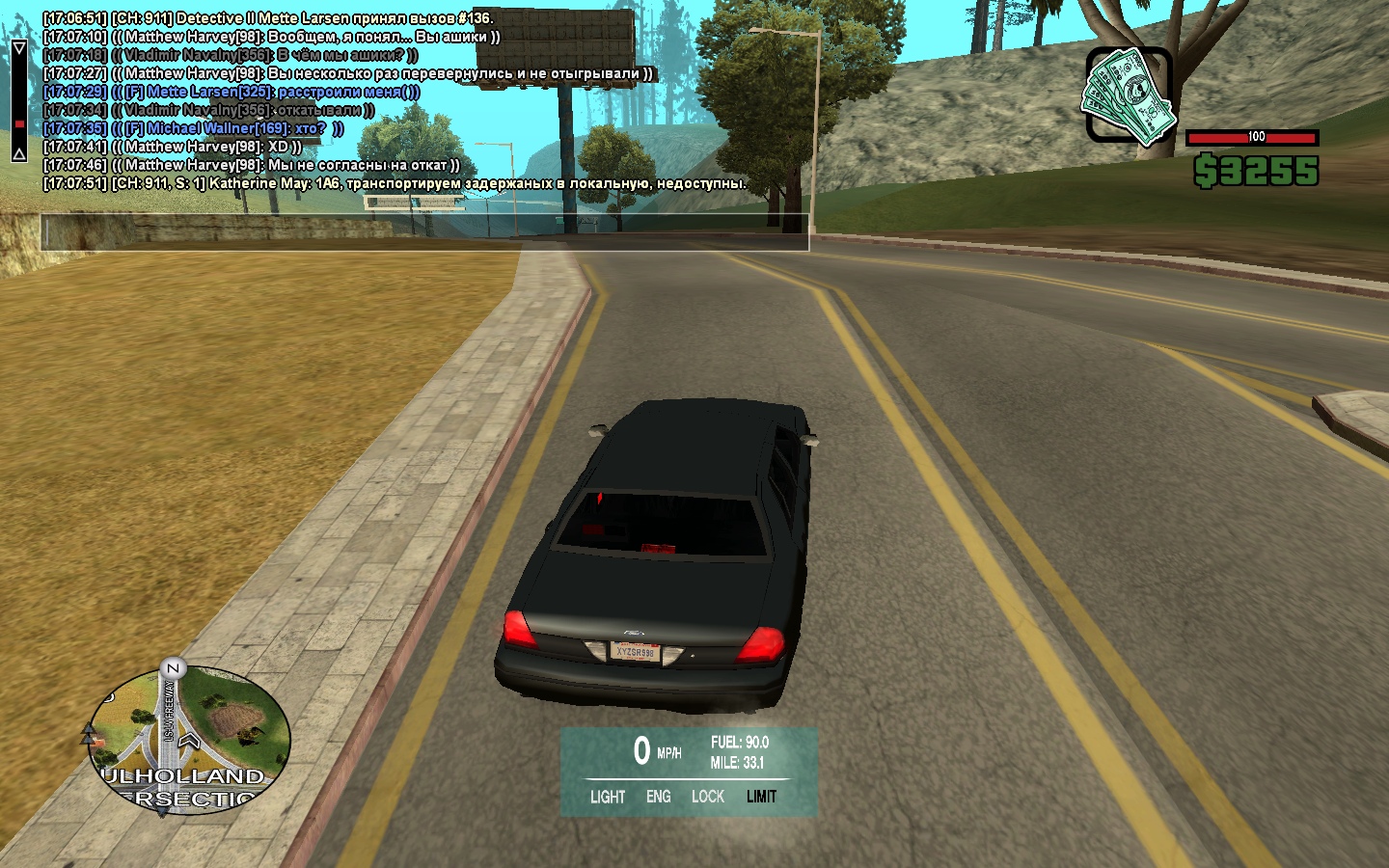The width and height of the screenshot is (1389, 868).
Task: Click the N north marker on the minimap
Action: 173,667
